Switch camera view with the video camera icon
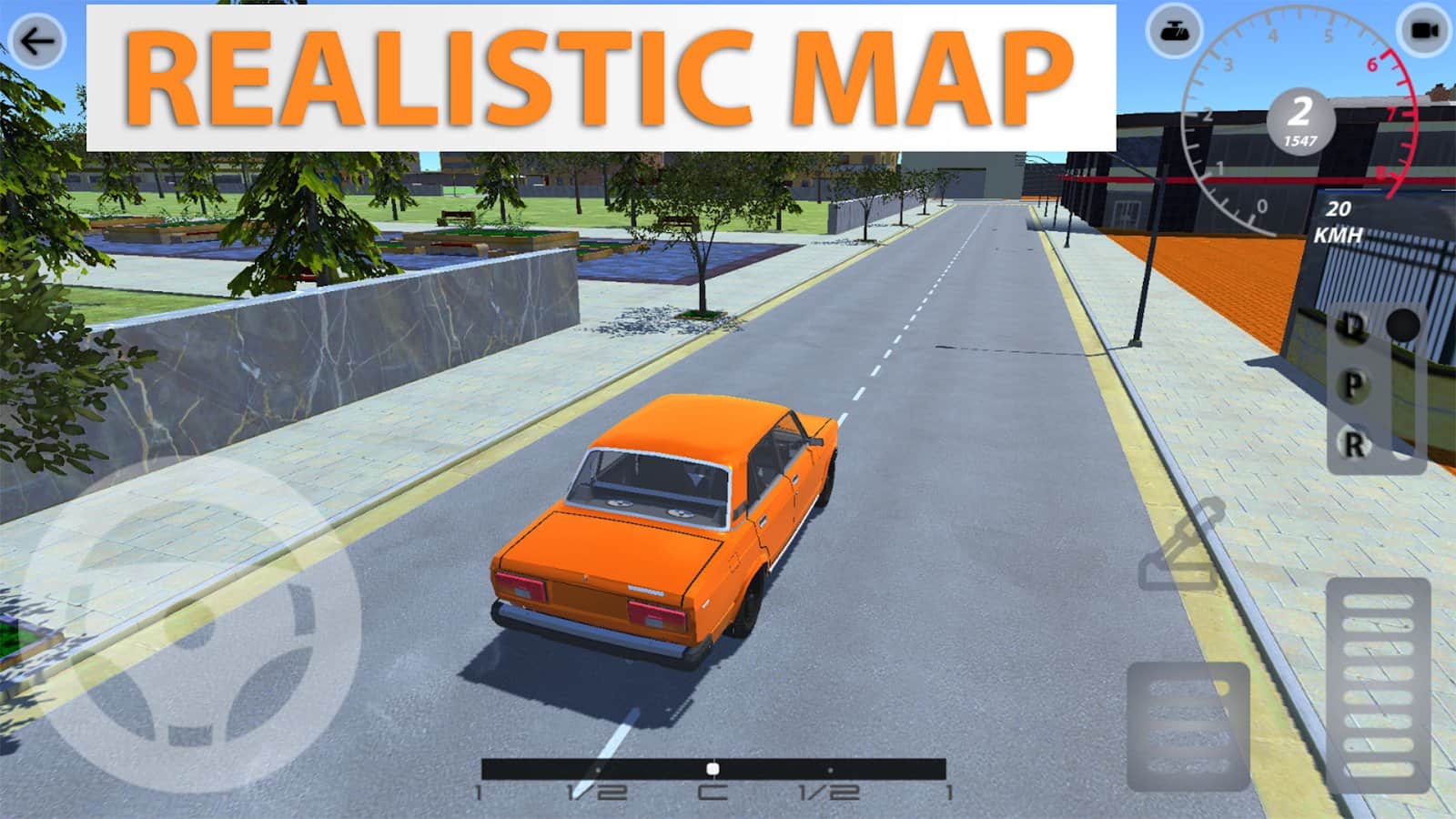Screen dimensions: 1456x819 coord(1424,32)
